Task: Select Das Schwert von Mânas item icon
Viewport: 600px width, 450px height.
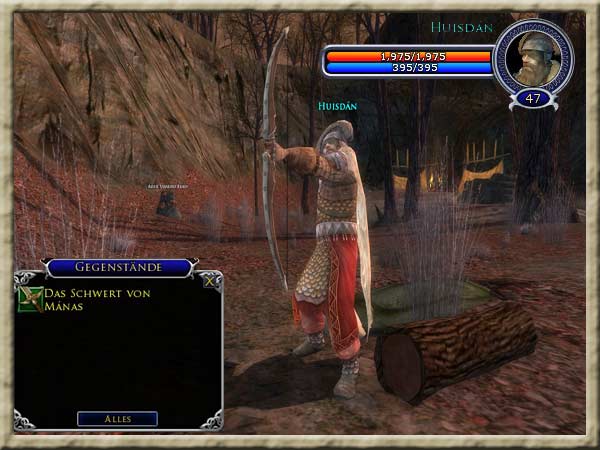Action: coord(31,299)
